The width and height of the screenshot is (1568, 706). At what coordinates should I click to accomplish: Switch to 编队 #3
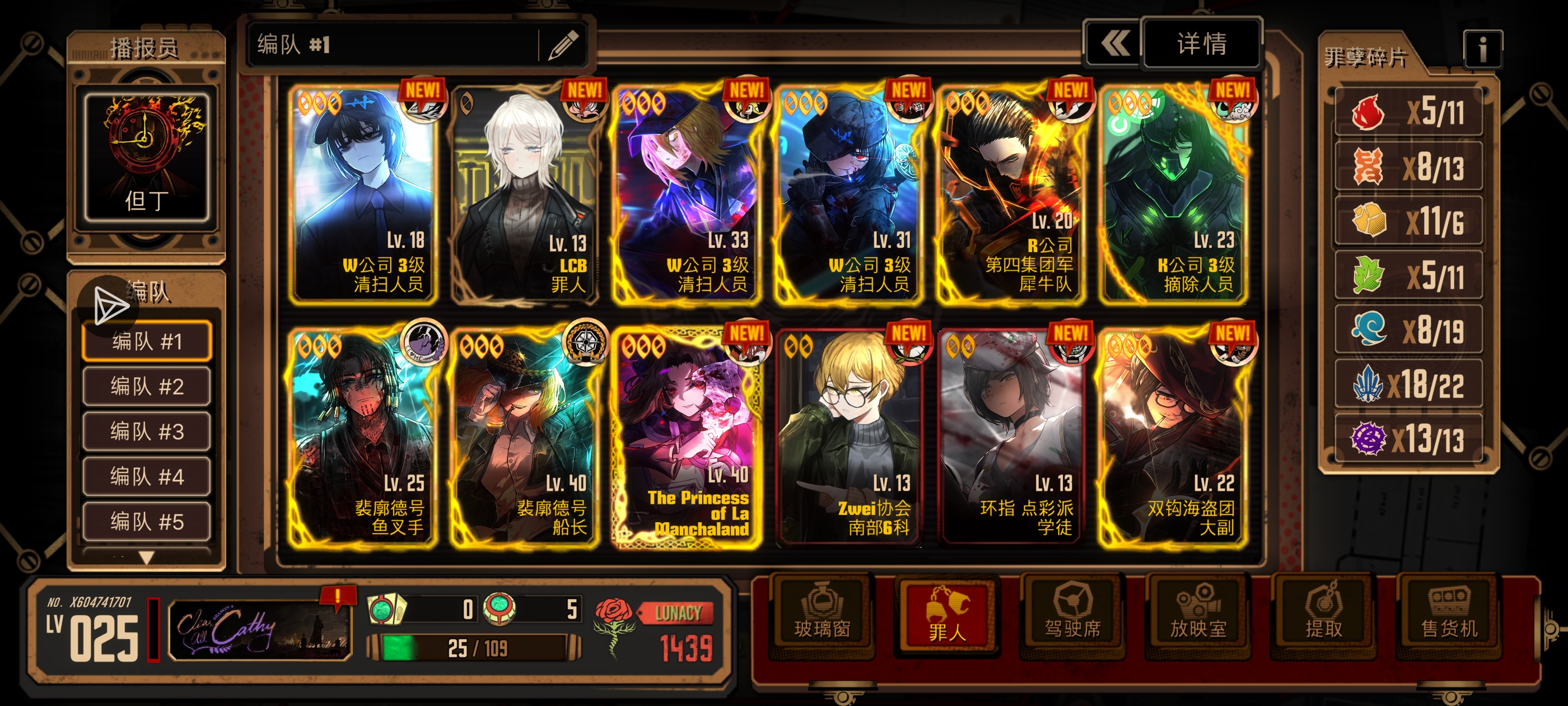[x=147, y=431]
